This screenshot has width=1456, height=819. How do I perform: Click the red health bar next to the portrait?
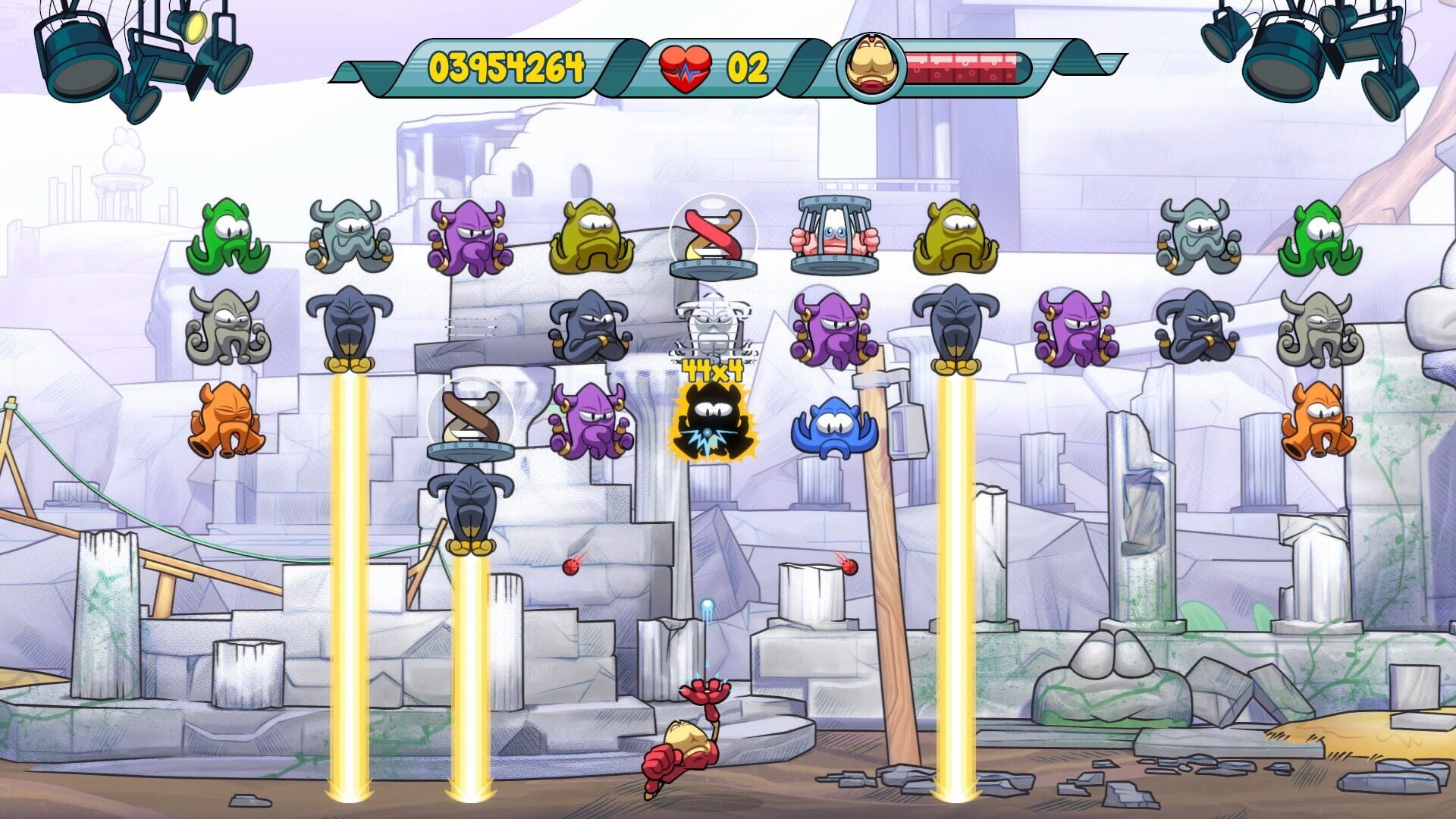click(x=963, y=67)
